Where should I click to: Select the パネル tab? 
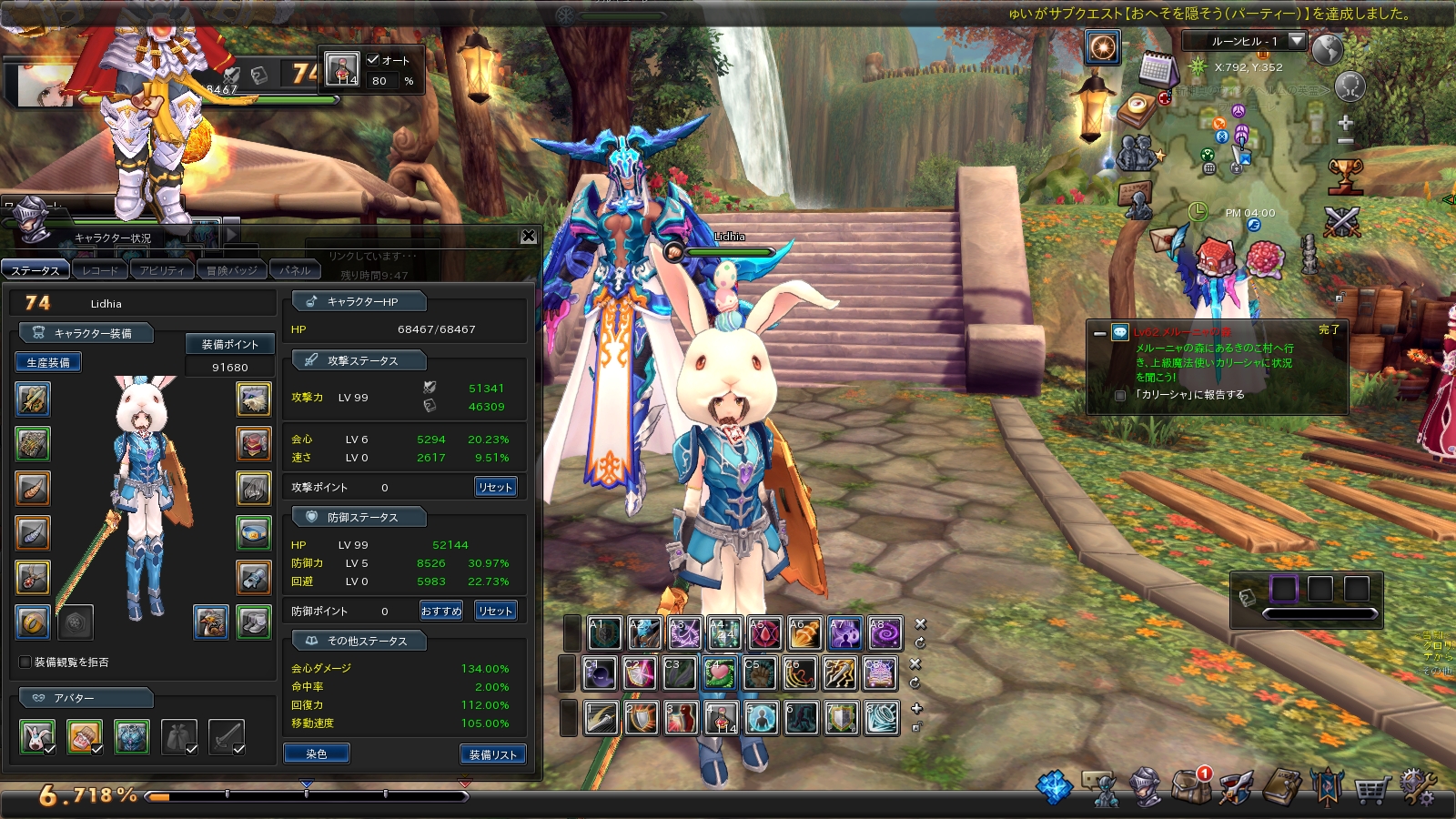(x=295, y=270)
